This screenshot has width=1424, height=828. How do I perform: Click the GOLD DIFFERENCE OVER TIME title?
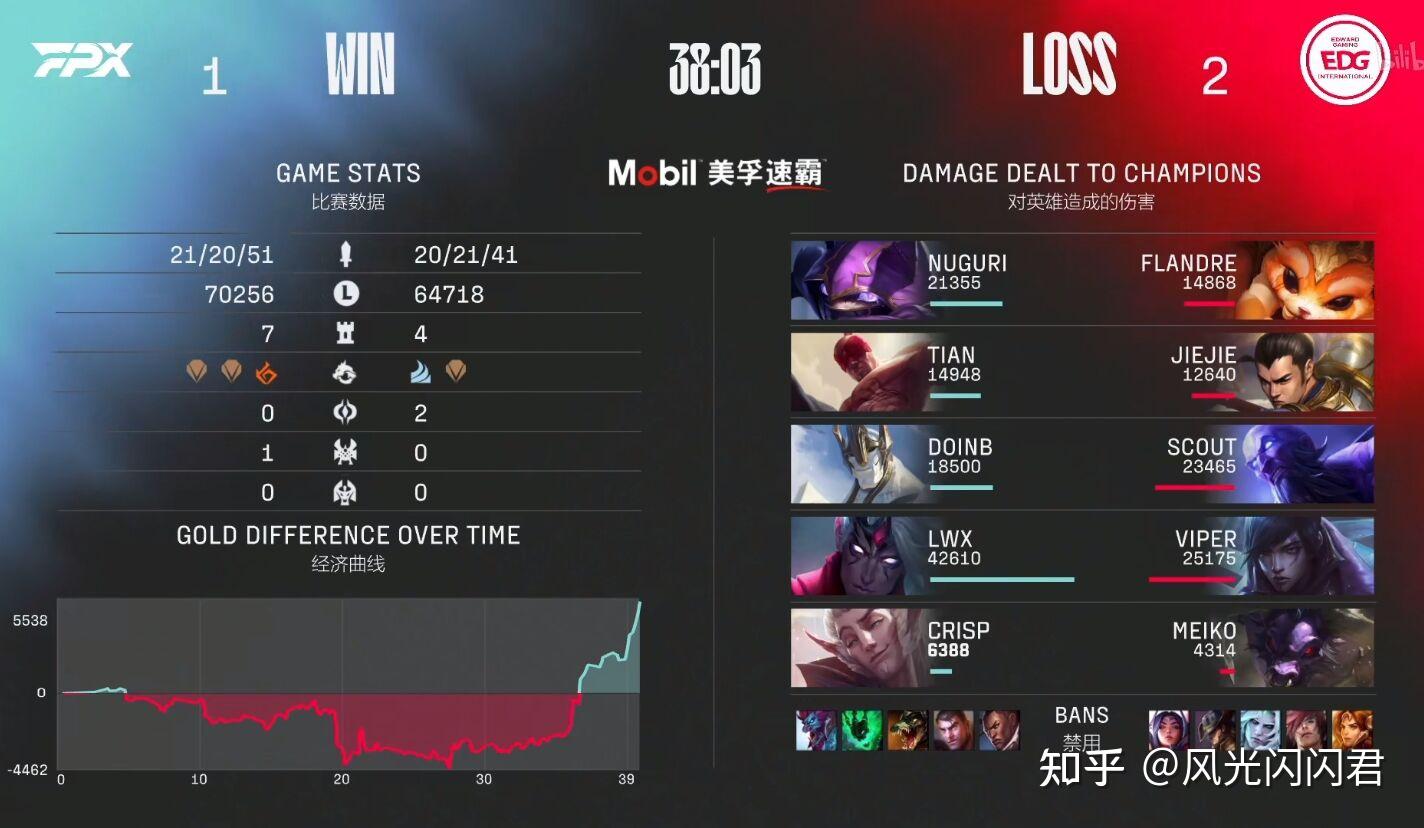pos(348,535)
